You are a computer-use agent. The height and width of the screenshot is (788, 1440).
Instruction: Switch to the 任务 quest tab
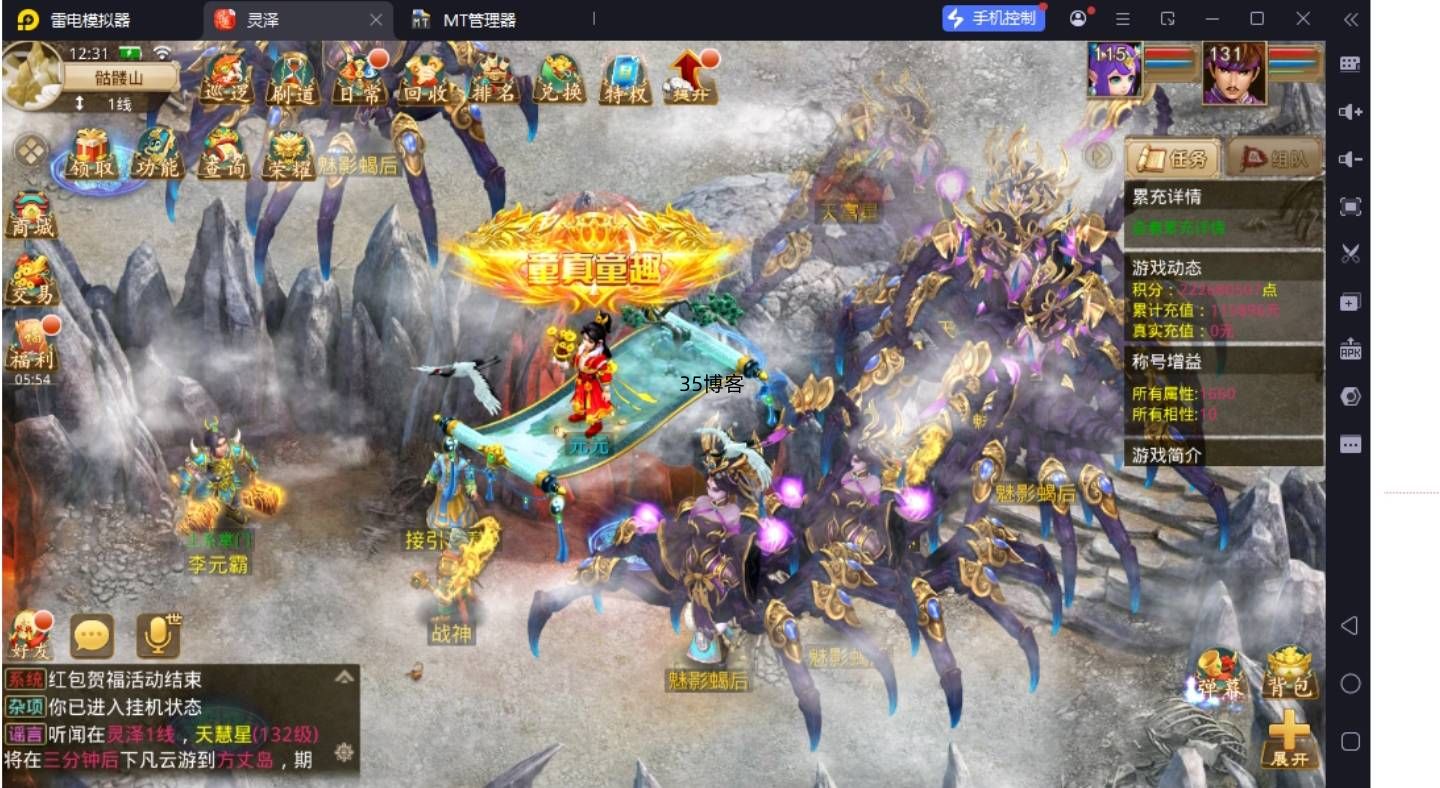tap(1172, 158)
